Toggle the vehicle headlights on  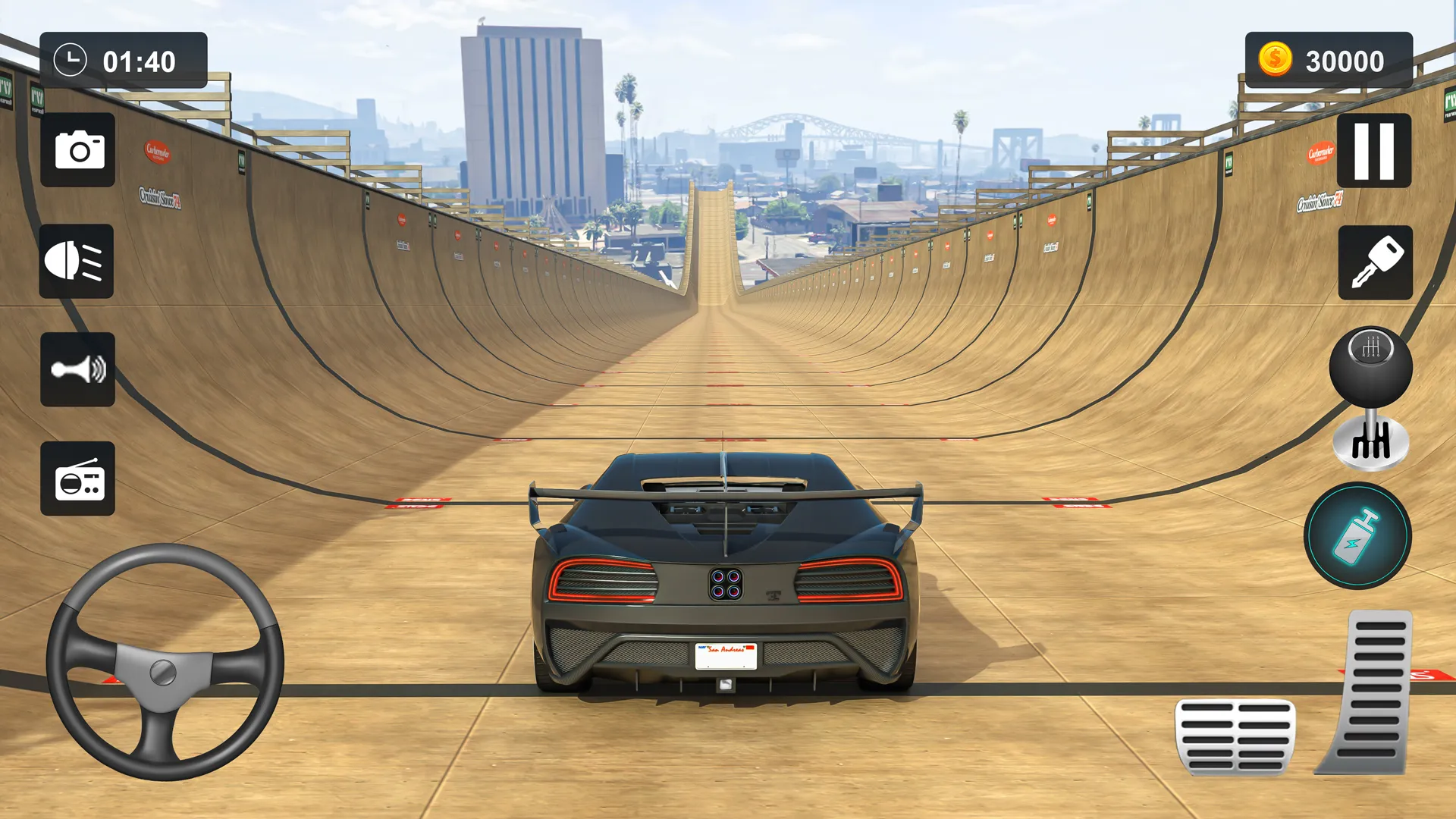coord(77,262)
